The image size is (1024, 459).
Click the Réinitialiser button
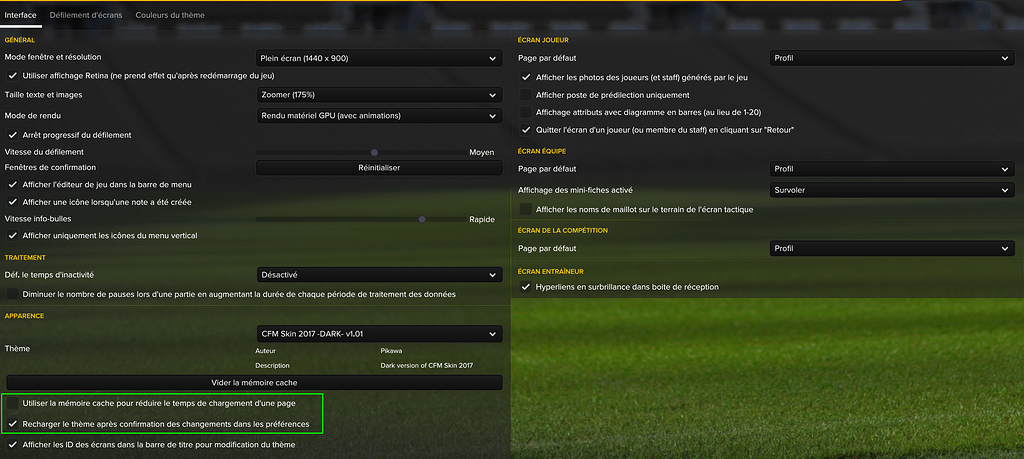[x=379, y=168]
